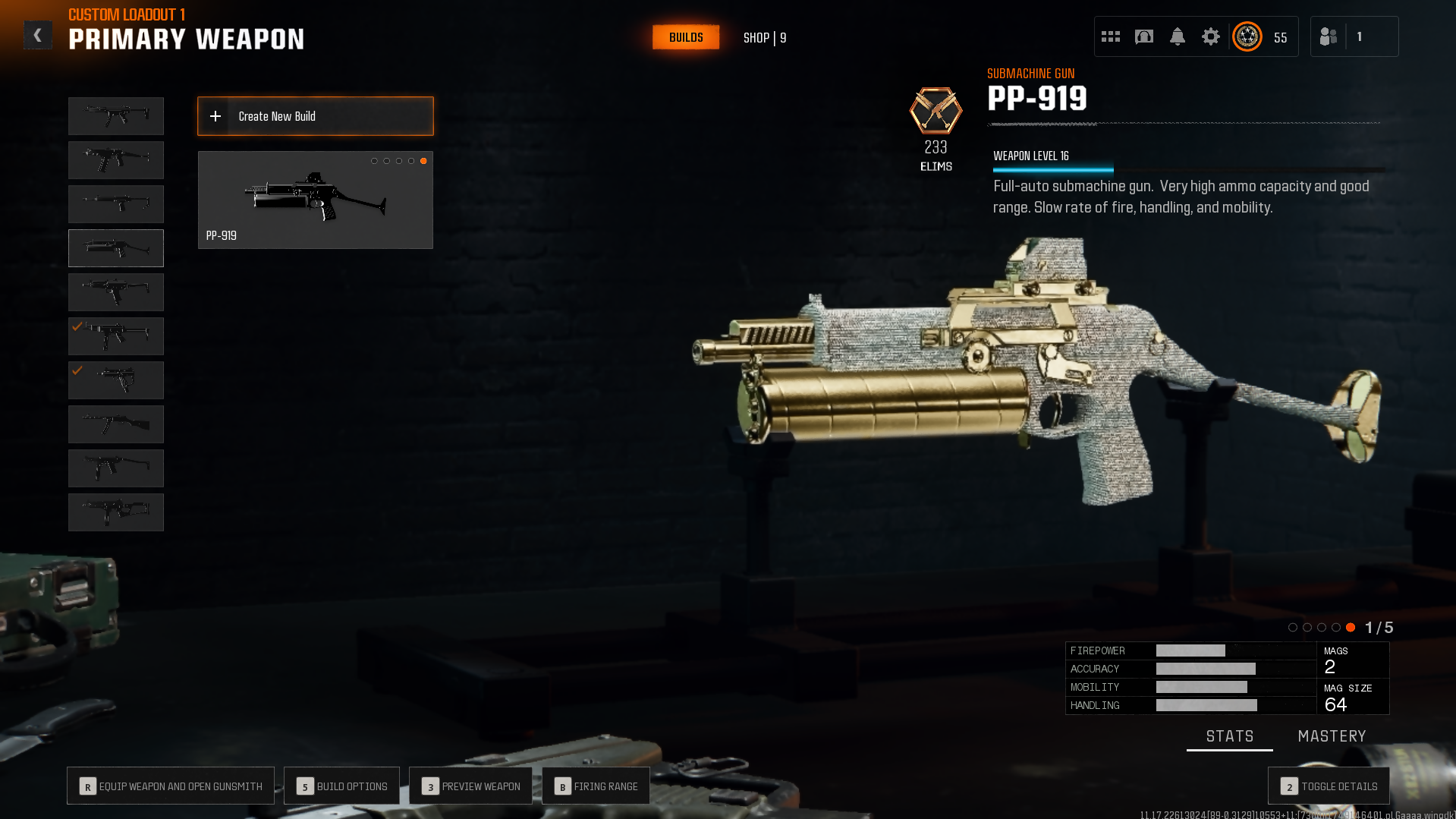Choose the last weapon thumbnail in list
The height and width of the screenshot is (819, 1456).
click(116, 512)
